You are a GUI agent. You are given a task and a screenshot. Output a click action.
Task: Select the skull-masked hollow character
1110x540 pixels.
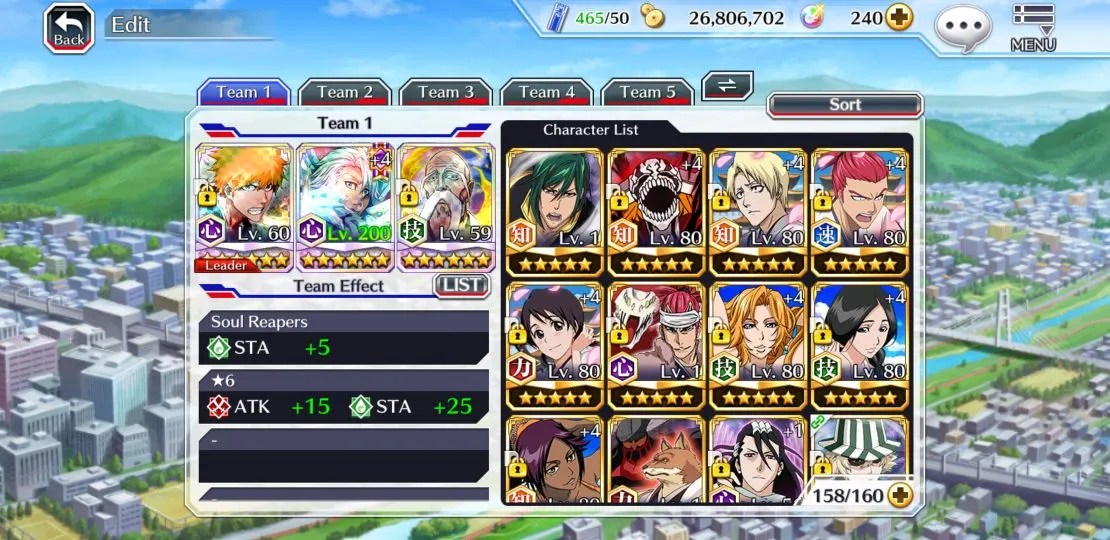[x=656, y=211]
